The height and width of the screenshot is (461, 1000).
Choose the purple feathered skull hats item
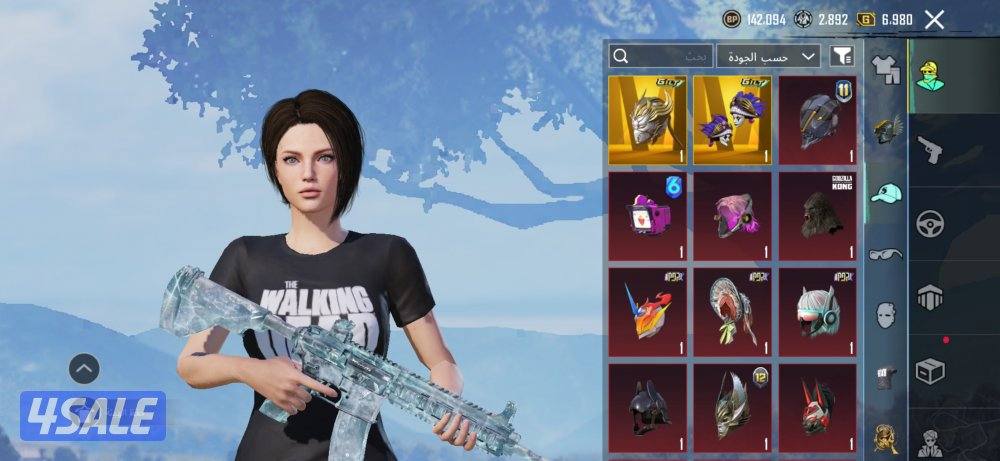click(733, 120)
